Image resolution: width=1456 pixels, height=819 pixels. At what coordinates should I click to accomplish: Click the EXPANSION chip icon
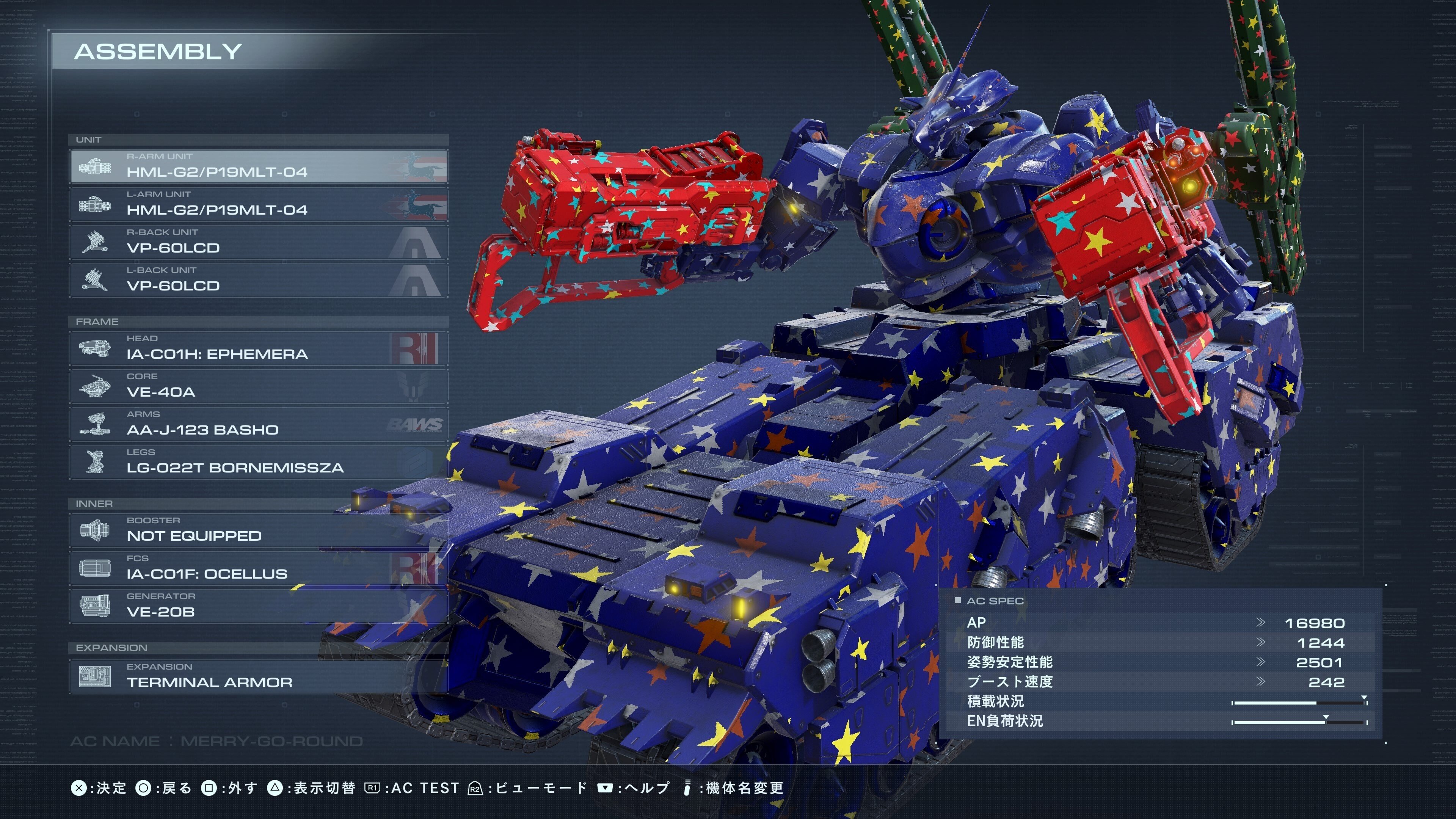[x=95, y=676]
